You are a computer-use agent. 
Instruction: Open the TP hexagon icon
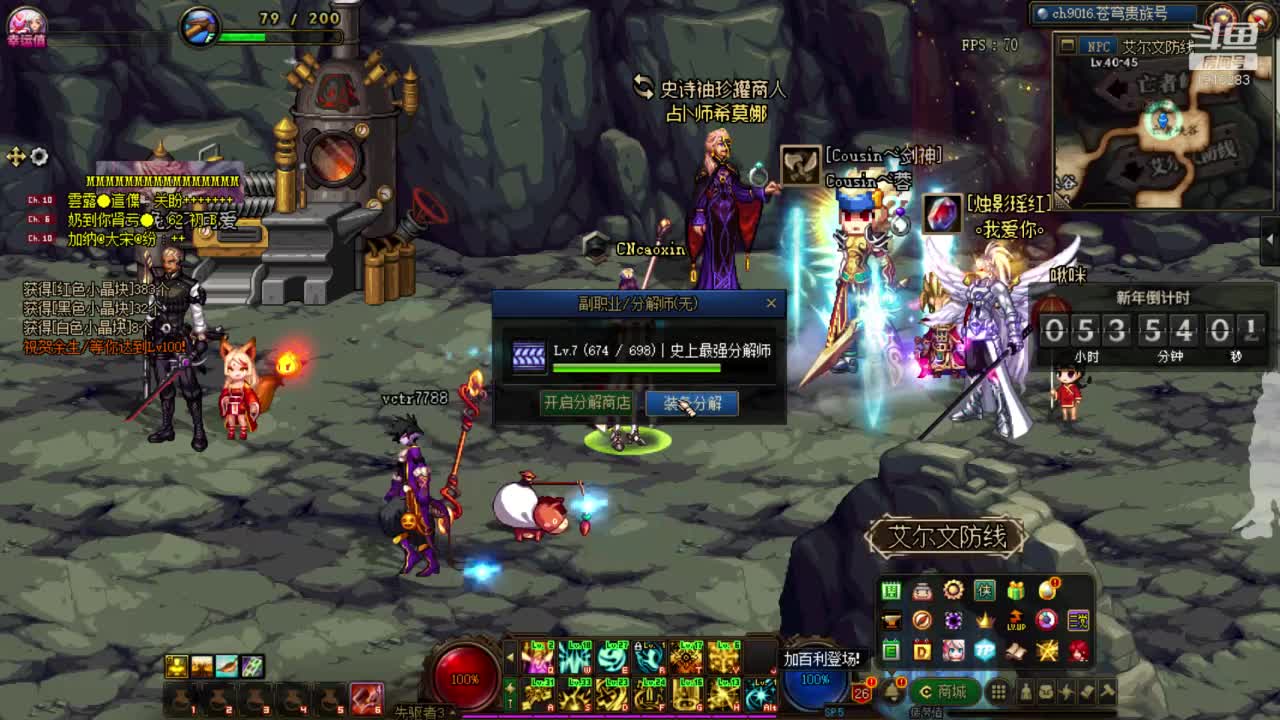point(985,651)
